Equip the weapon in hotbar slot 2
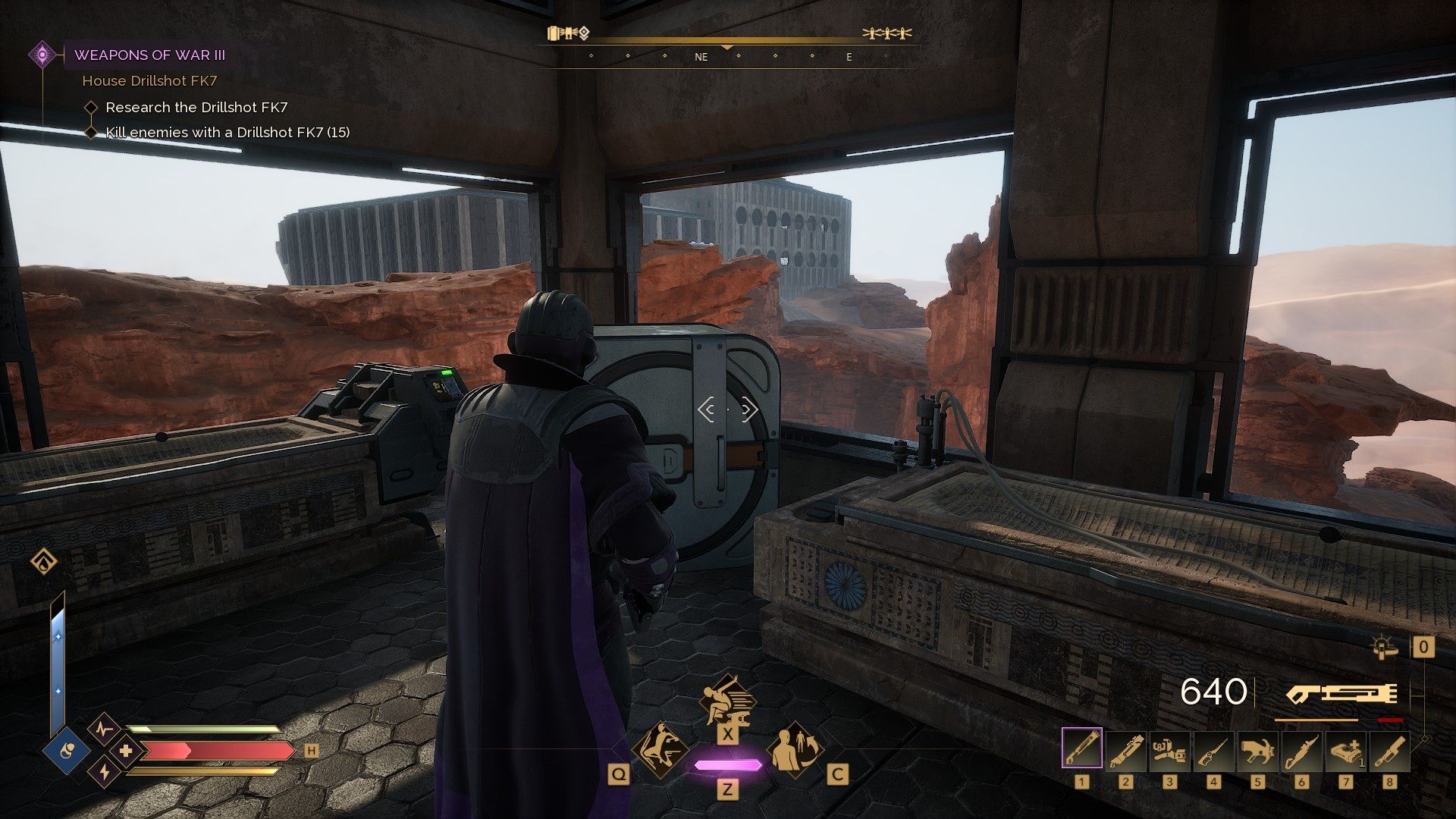The width and height of the screenshot is (1456, 819). pyautogui.click(x=1125, y=750)
